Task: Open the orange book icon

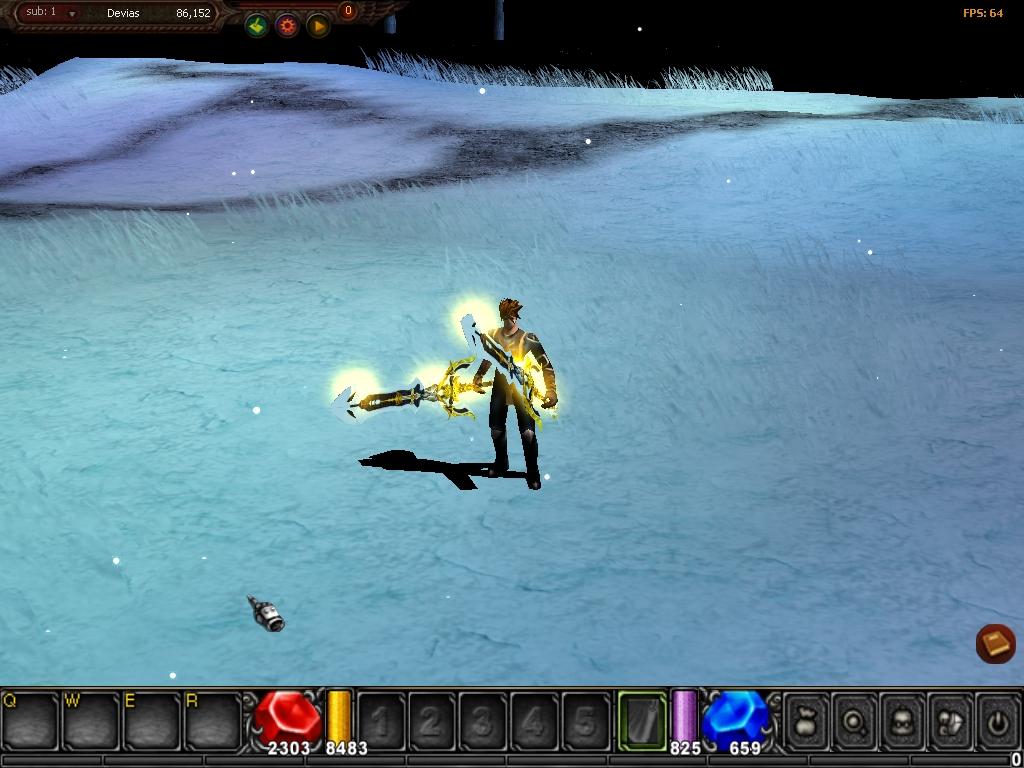Action: tap(995, 643)
